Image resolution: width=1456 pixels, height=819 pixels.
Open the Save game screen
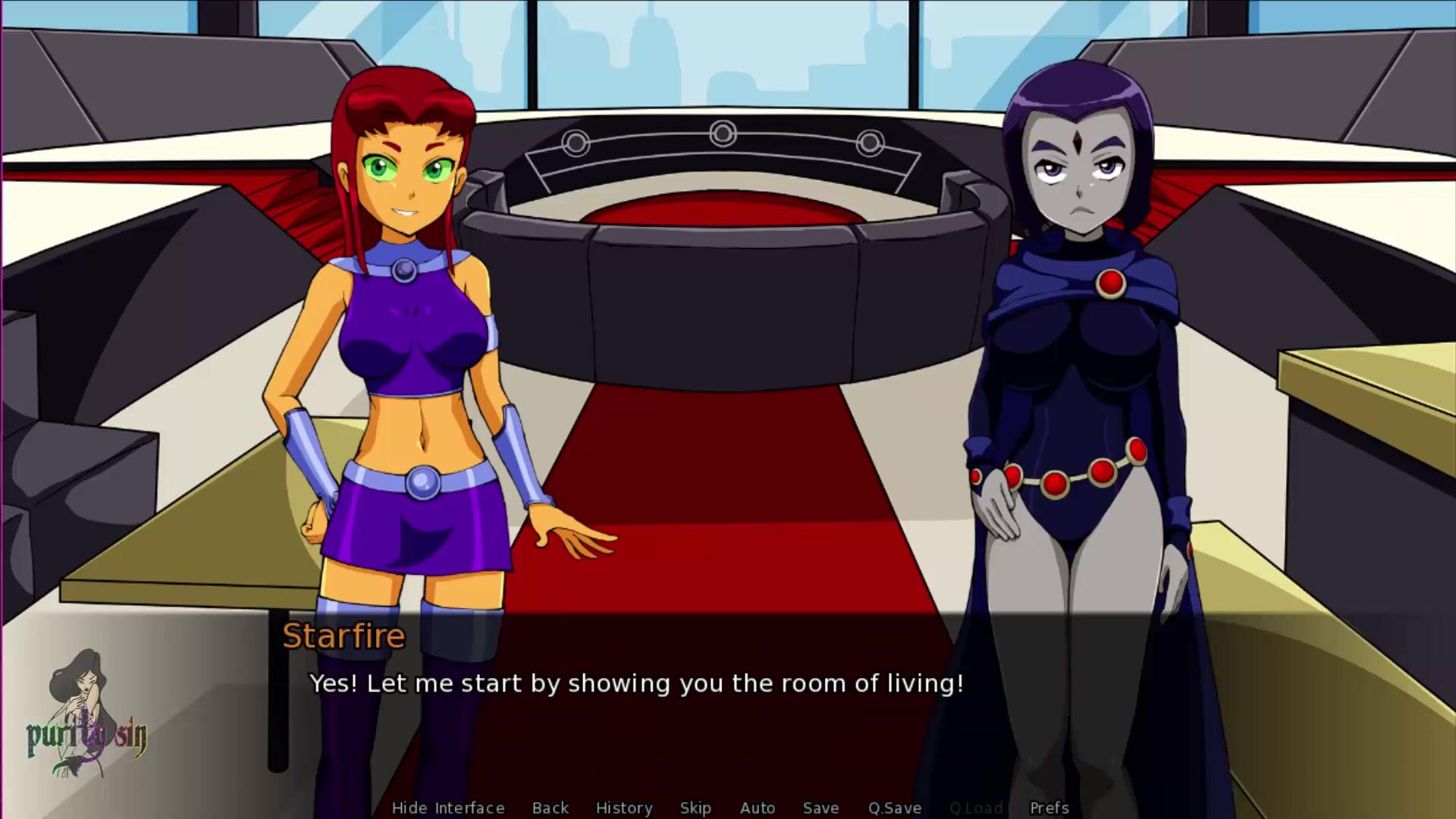coord(821,808)
